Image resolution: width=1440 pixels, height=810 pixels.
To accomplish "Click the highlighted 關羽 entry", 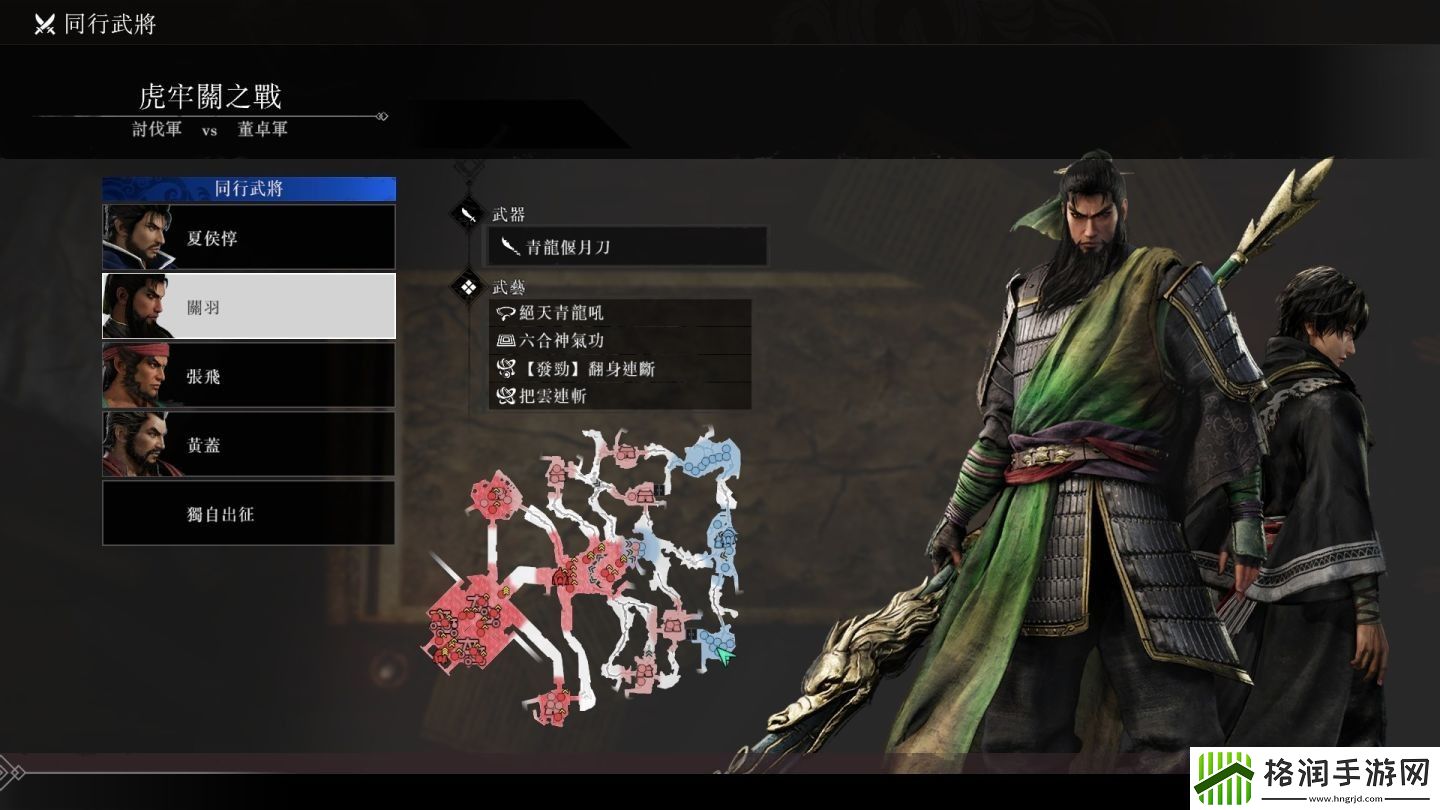I will pos(248,306).
